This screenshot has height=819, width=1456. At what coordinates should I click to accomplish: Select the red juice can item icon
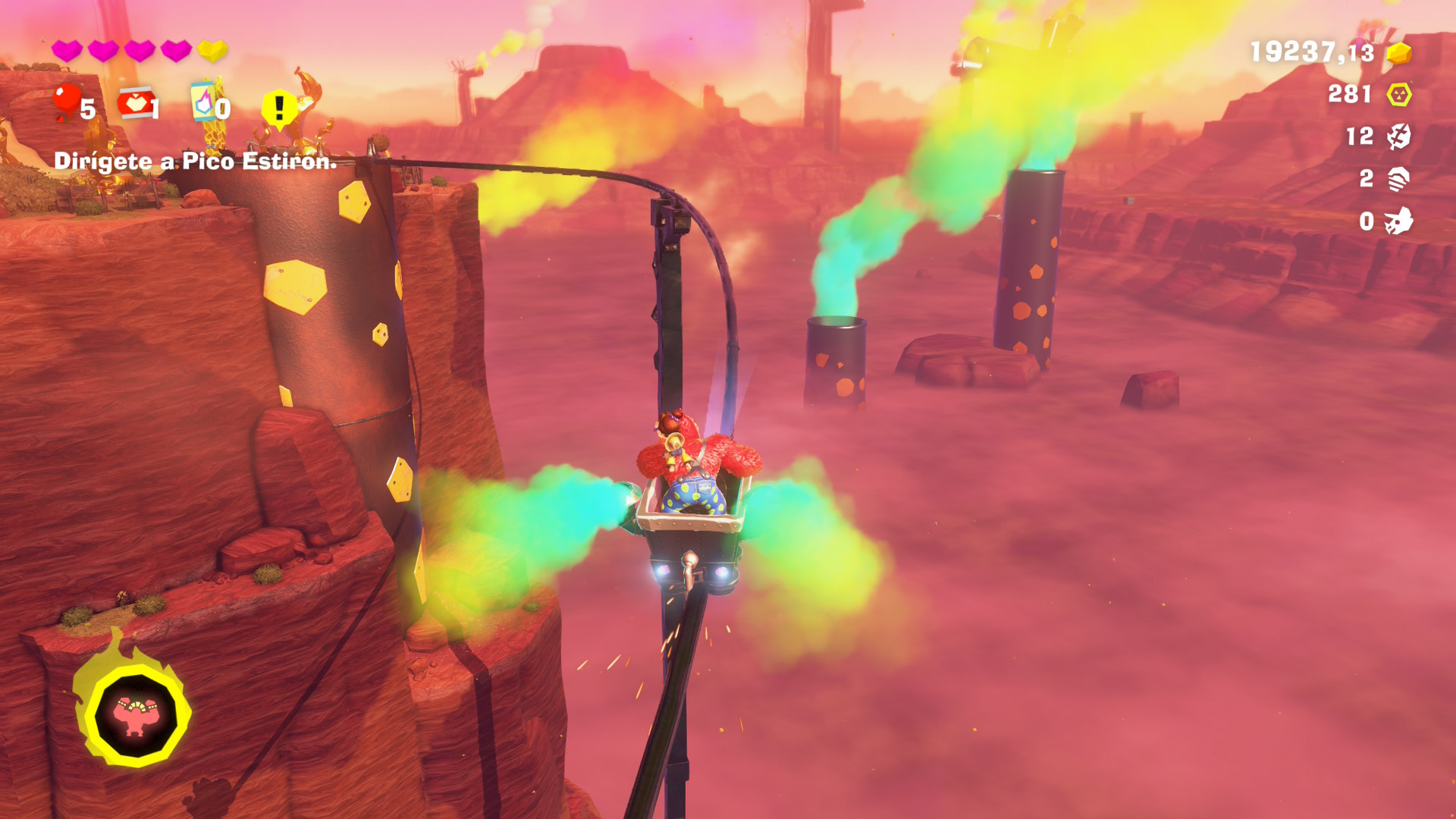(x=135, y=104)
